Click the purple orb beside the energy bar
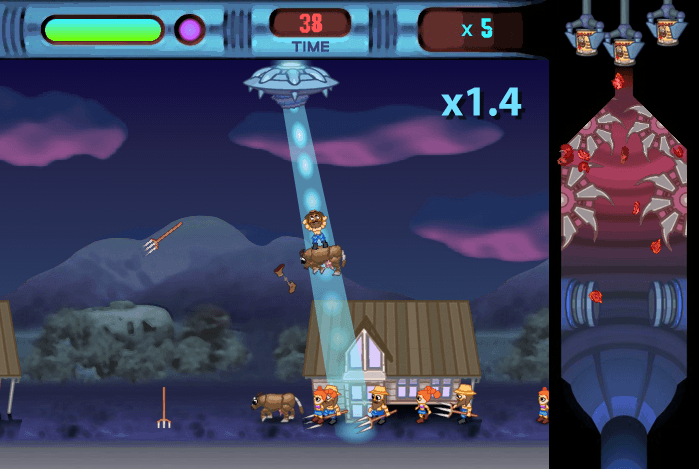 pyautogui.click(x=190, y=29)
